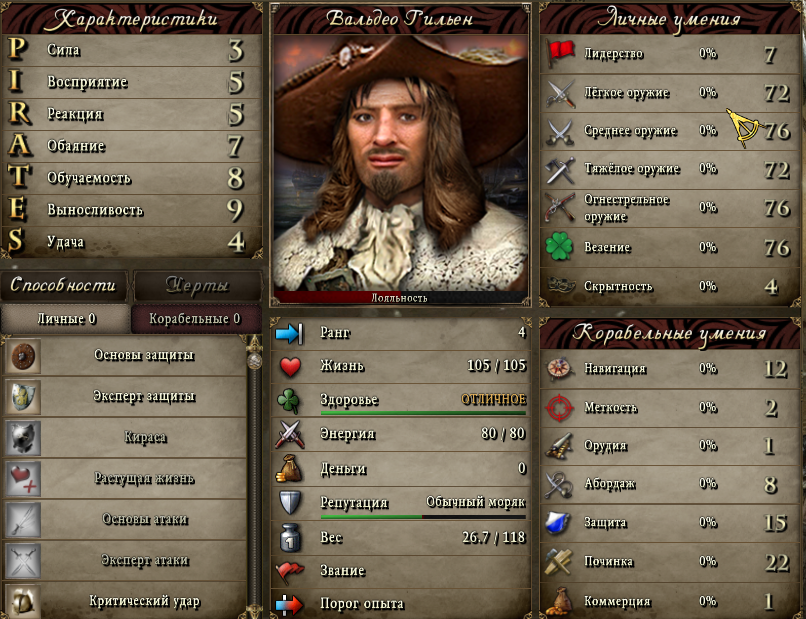Show the Корабельные 0 abilities tab
The width and height of the screenshot is (806, 619).
pos(194,319)
